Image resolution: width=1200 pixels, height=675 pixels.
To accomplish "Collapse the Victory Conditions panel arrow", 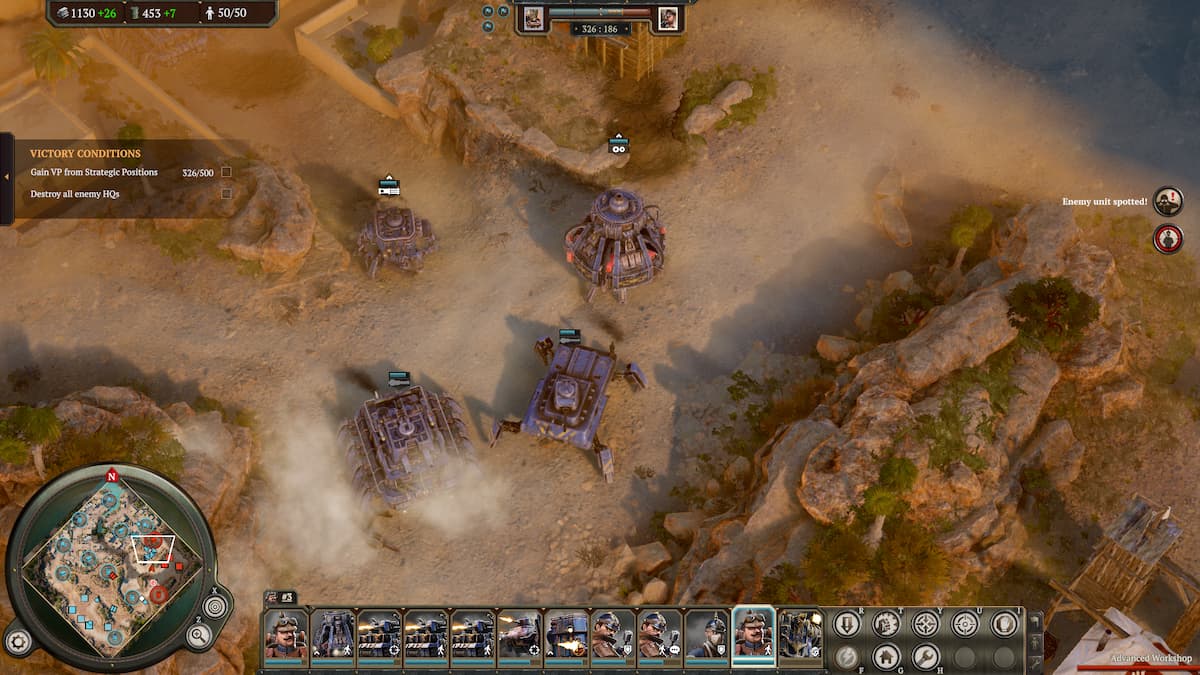I will (6, 178).
